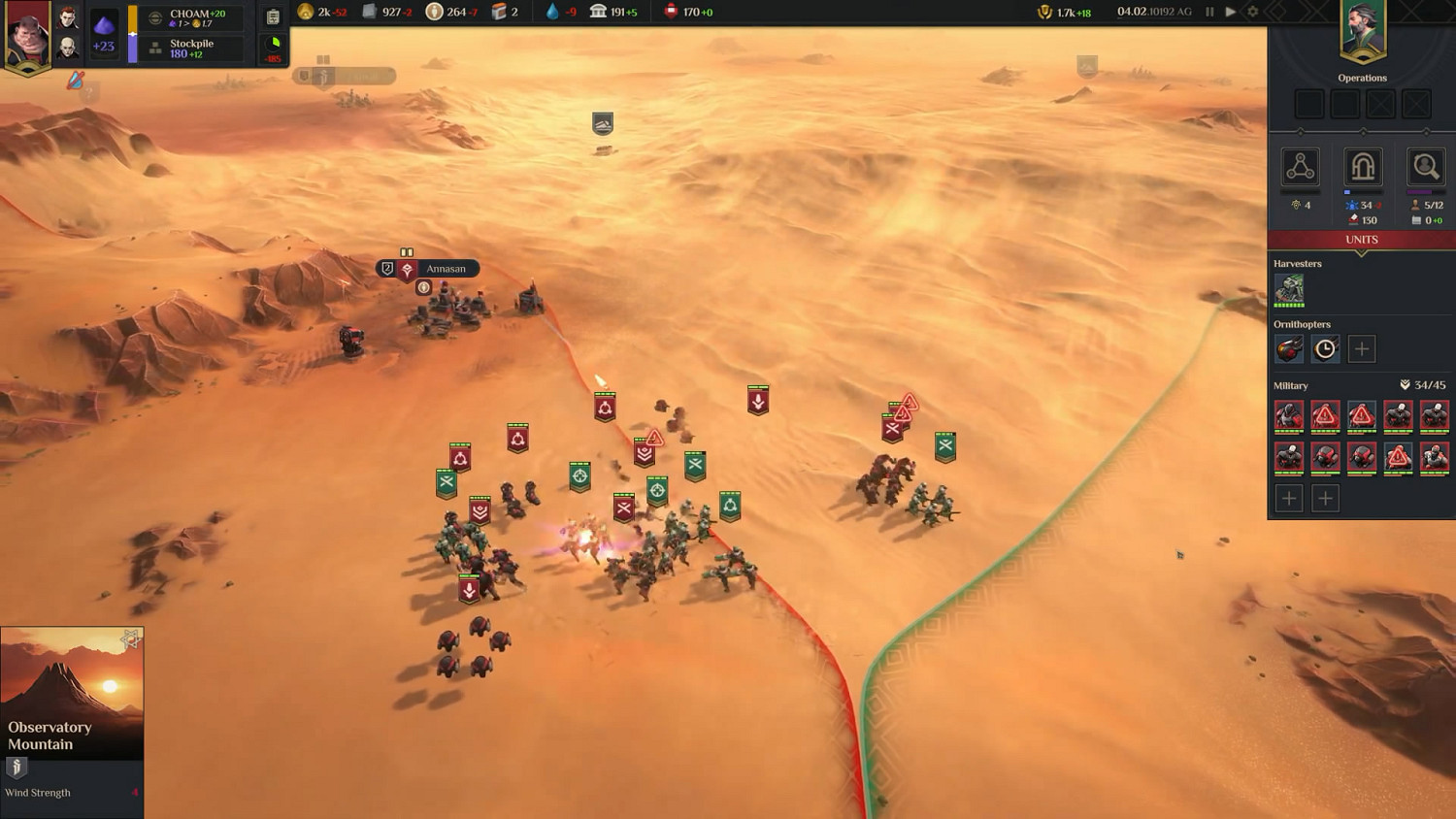
Task: Click the plus tile to add an ornithopter
Action: coord(1361,348)
